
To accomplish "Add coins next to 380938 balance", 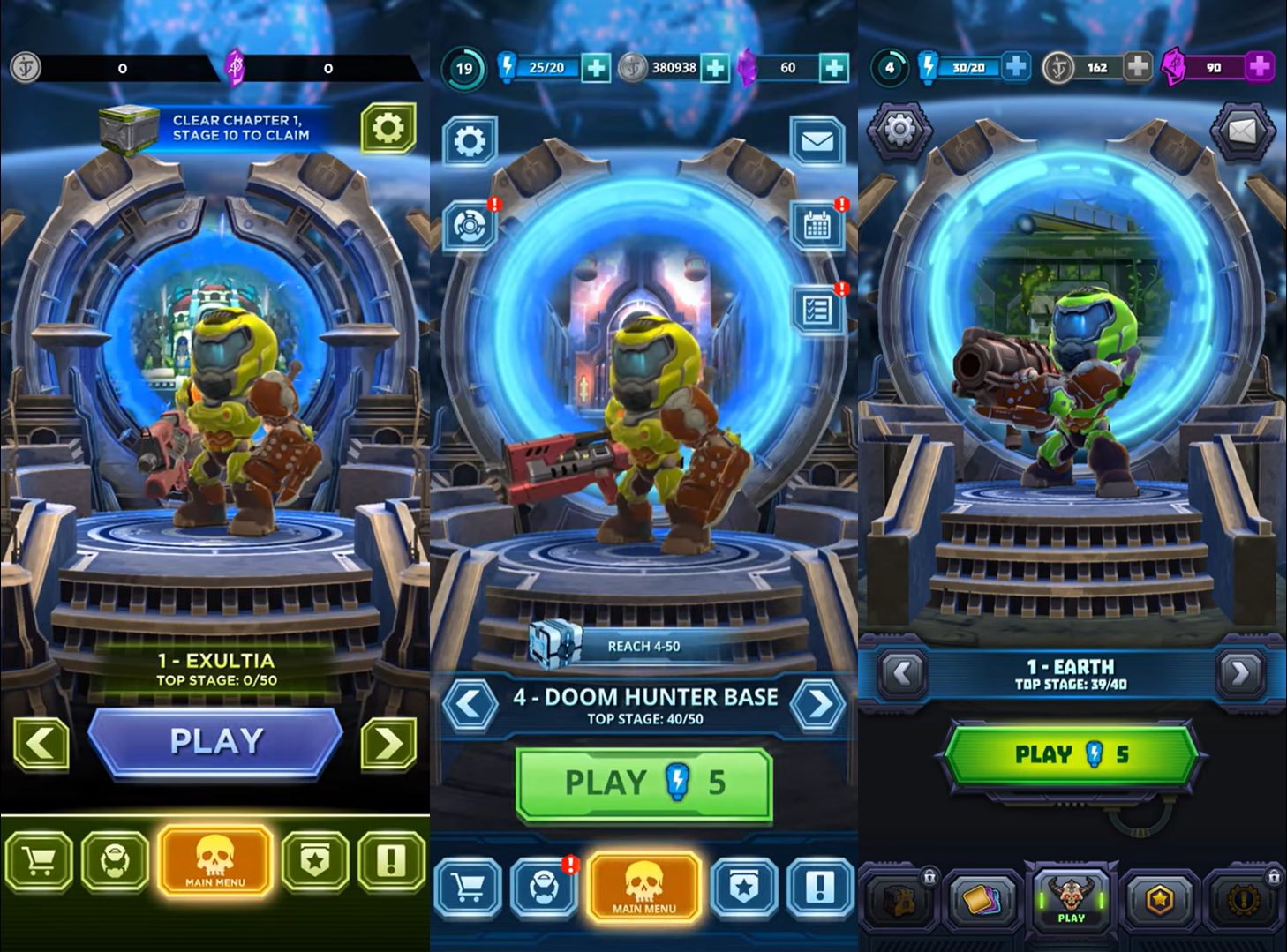I will [715, 68].
